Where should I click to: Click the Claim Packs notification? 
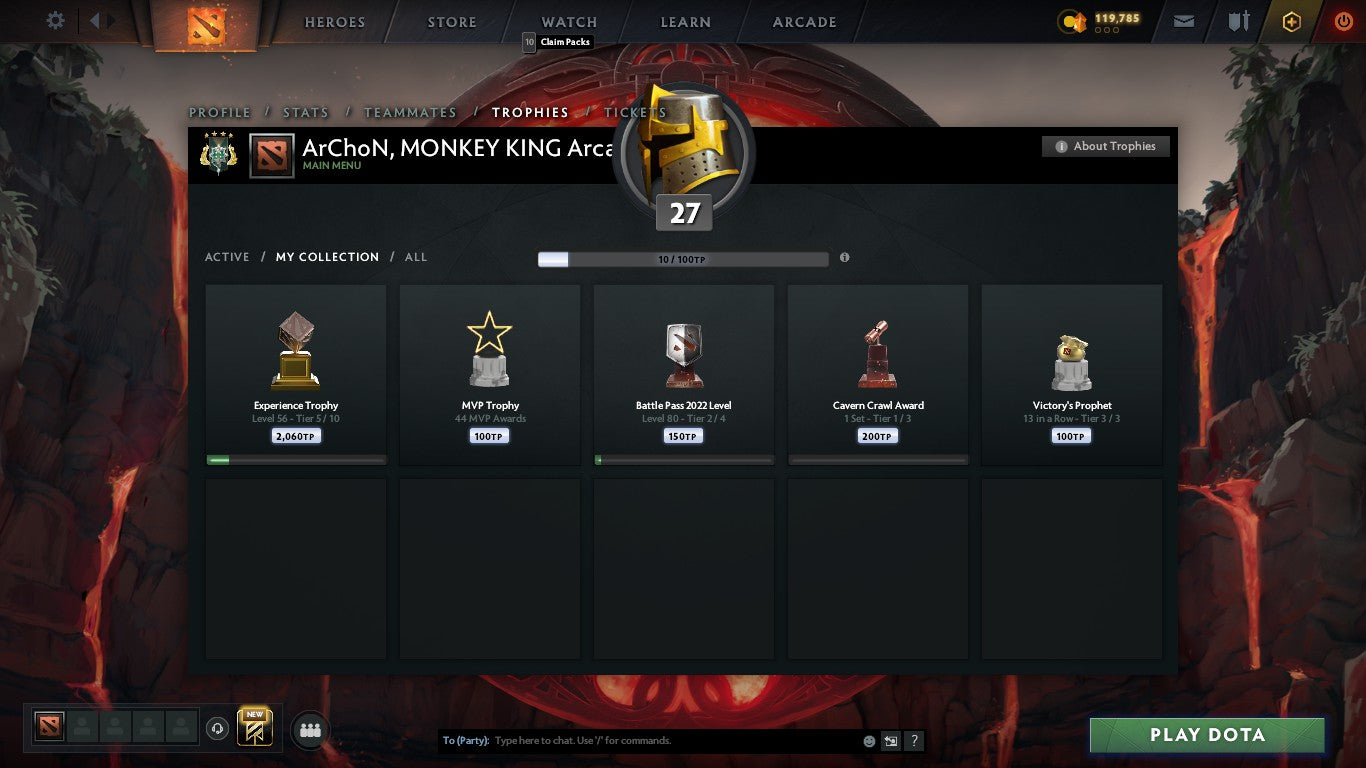coord(558,41)
